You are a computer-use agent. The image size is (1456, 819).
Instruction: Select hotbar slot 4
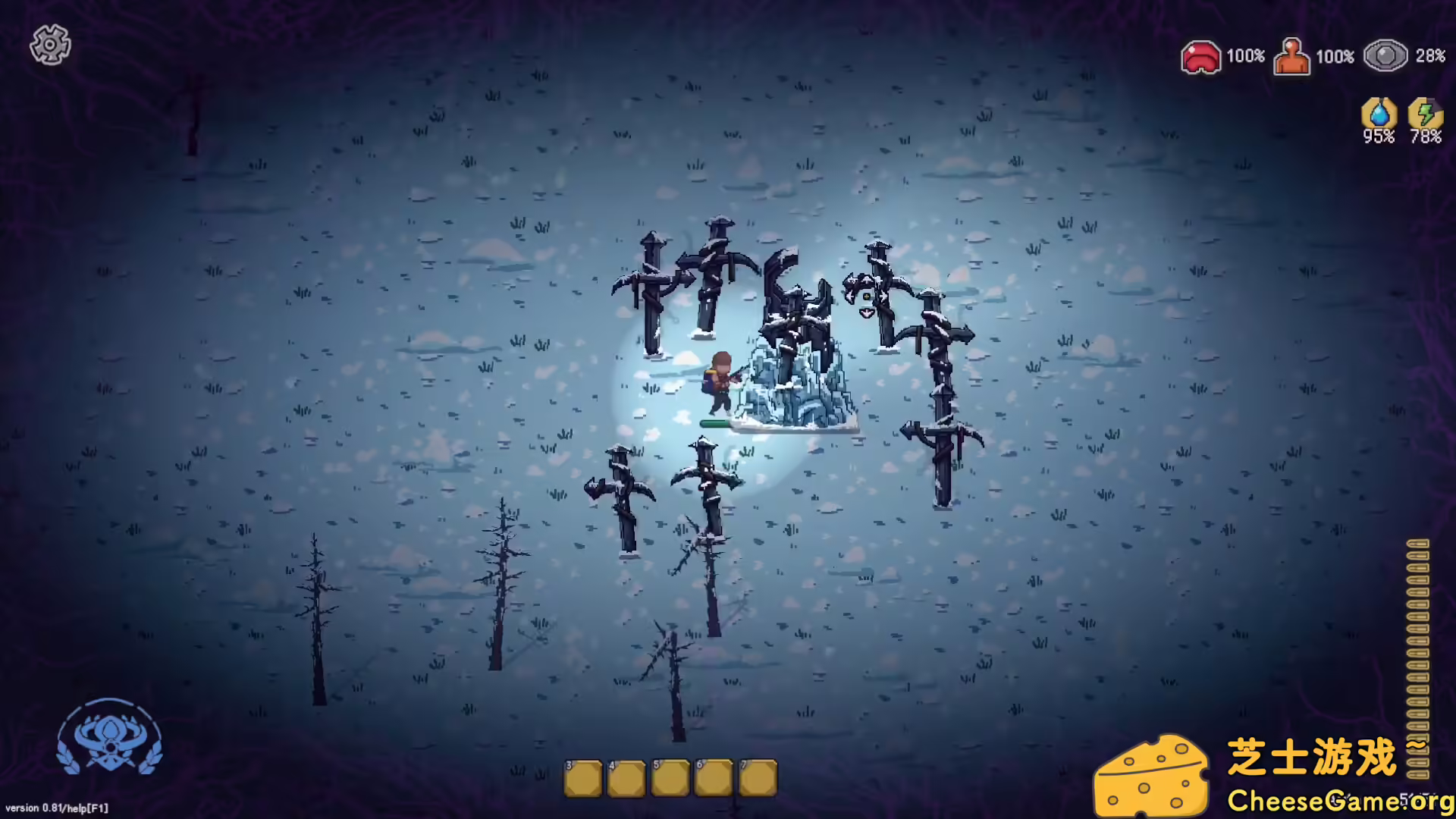626,777
